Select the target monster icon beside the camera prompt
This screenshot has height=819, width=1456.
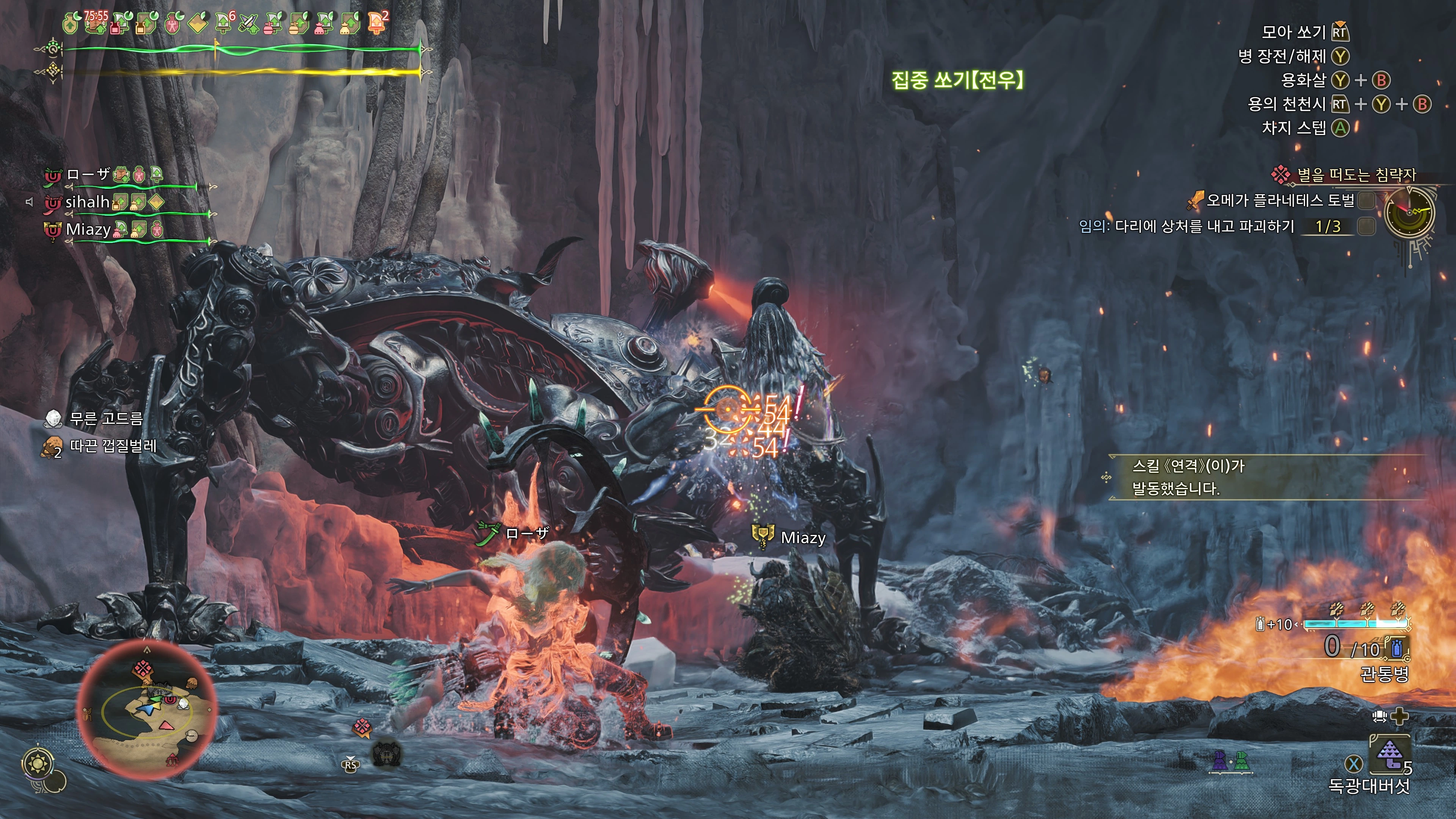[x=387, y=754]
